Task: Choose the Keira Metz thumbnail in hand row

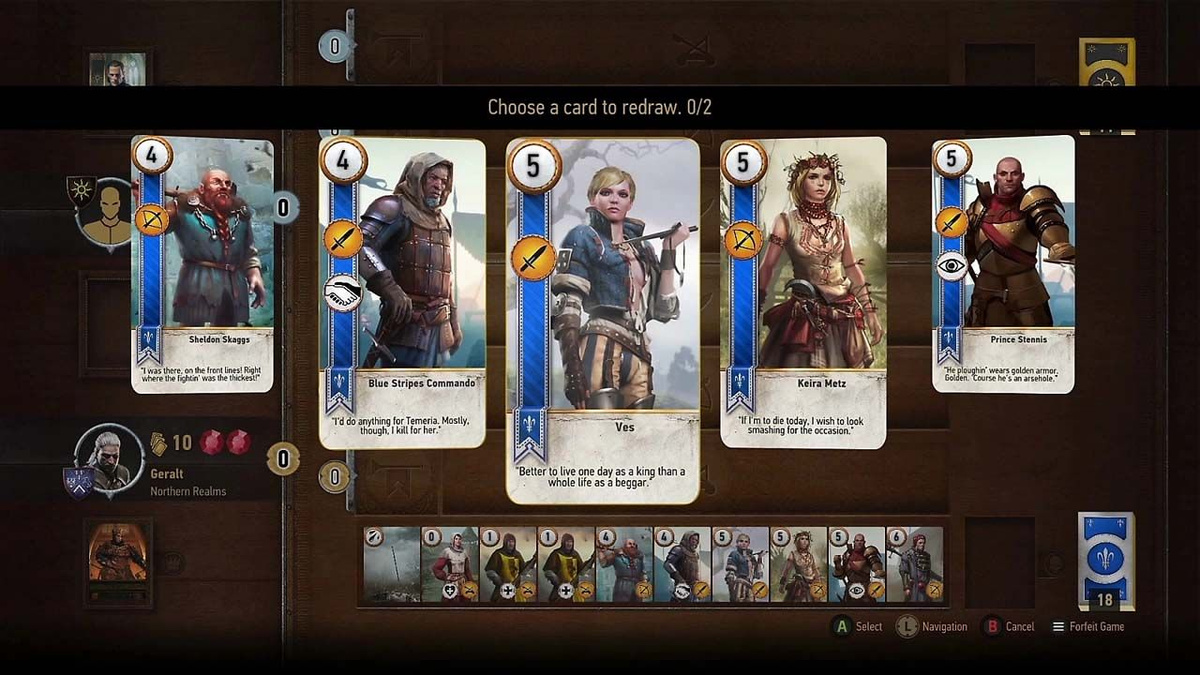Action: click(799, 564)
